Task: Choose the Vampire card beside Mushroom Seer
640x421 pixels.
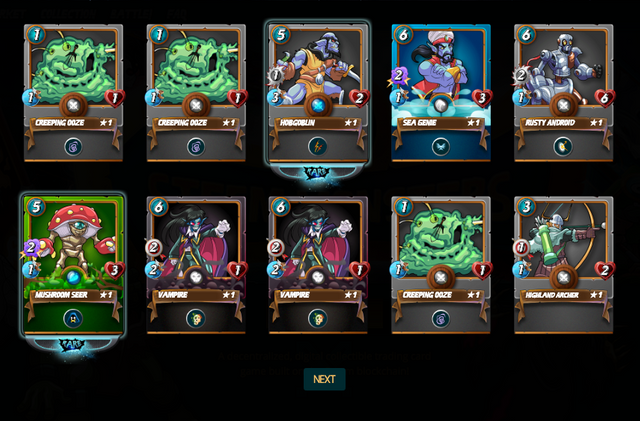Action: (196, 264)
